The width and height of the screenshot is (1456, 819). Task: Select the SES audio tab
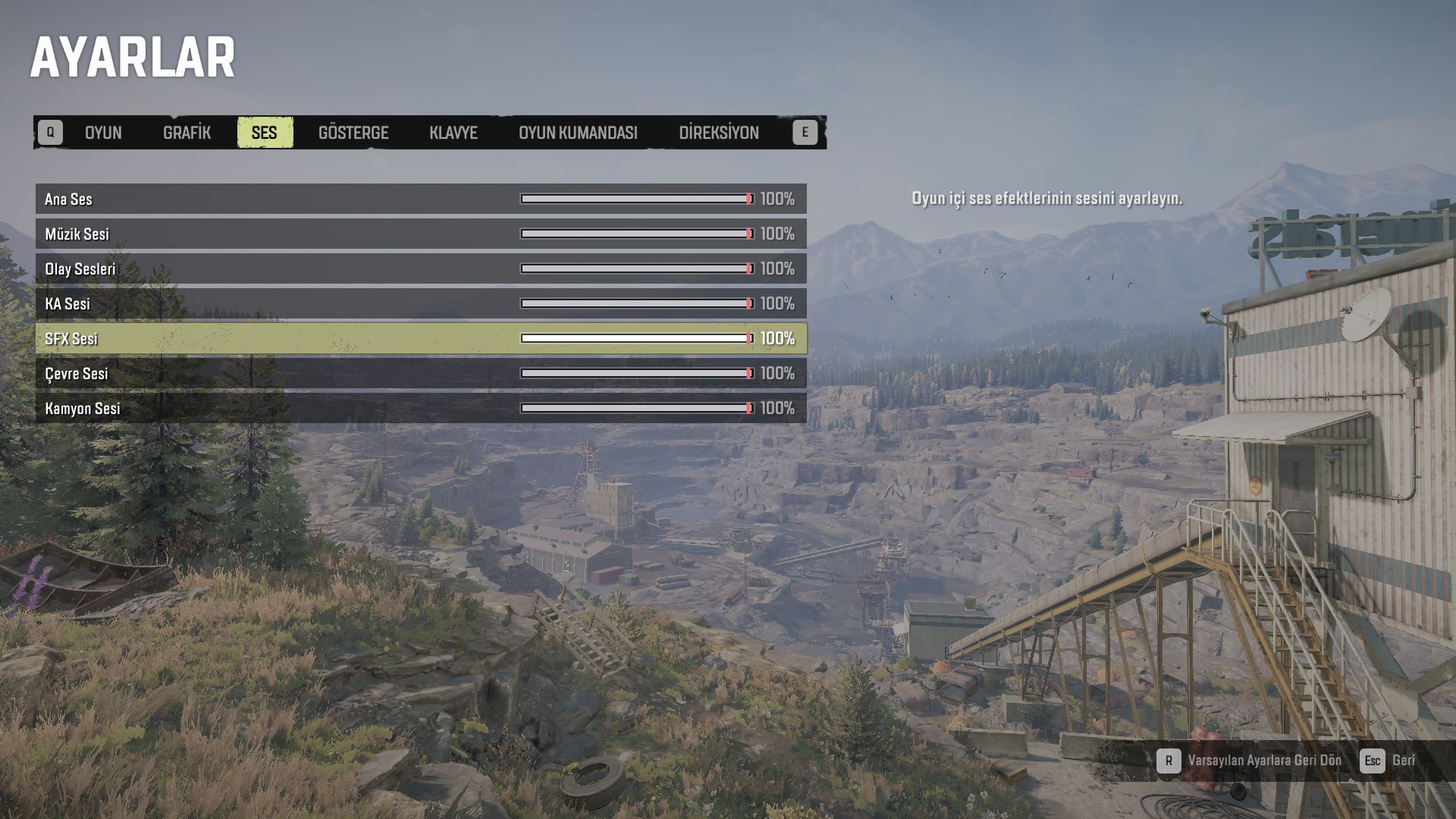pyautogui.click(x=264, y=133)
